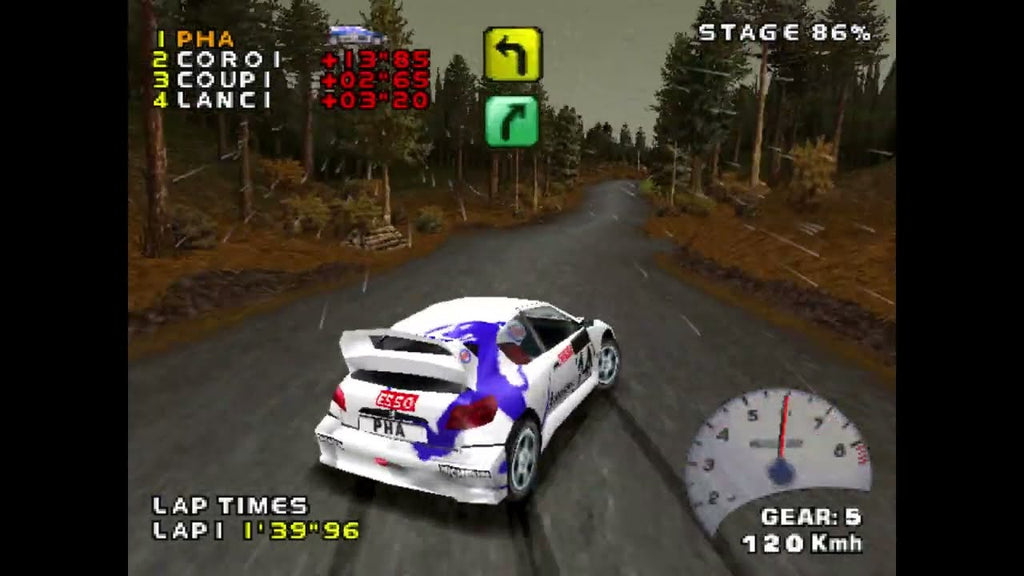Click the green right-turn pace note icon
Image resolution: width=1024 pixels, height=576 pixels.
pos(512,121)
